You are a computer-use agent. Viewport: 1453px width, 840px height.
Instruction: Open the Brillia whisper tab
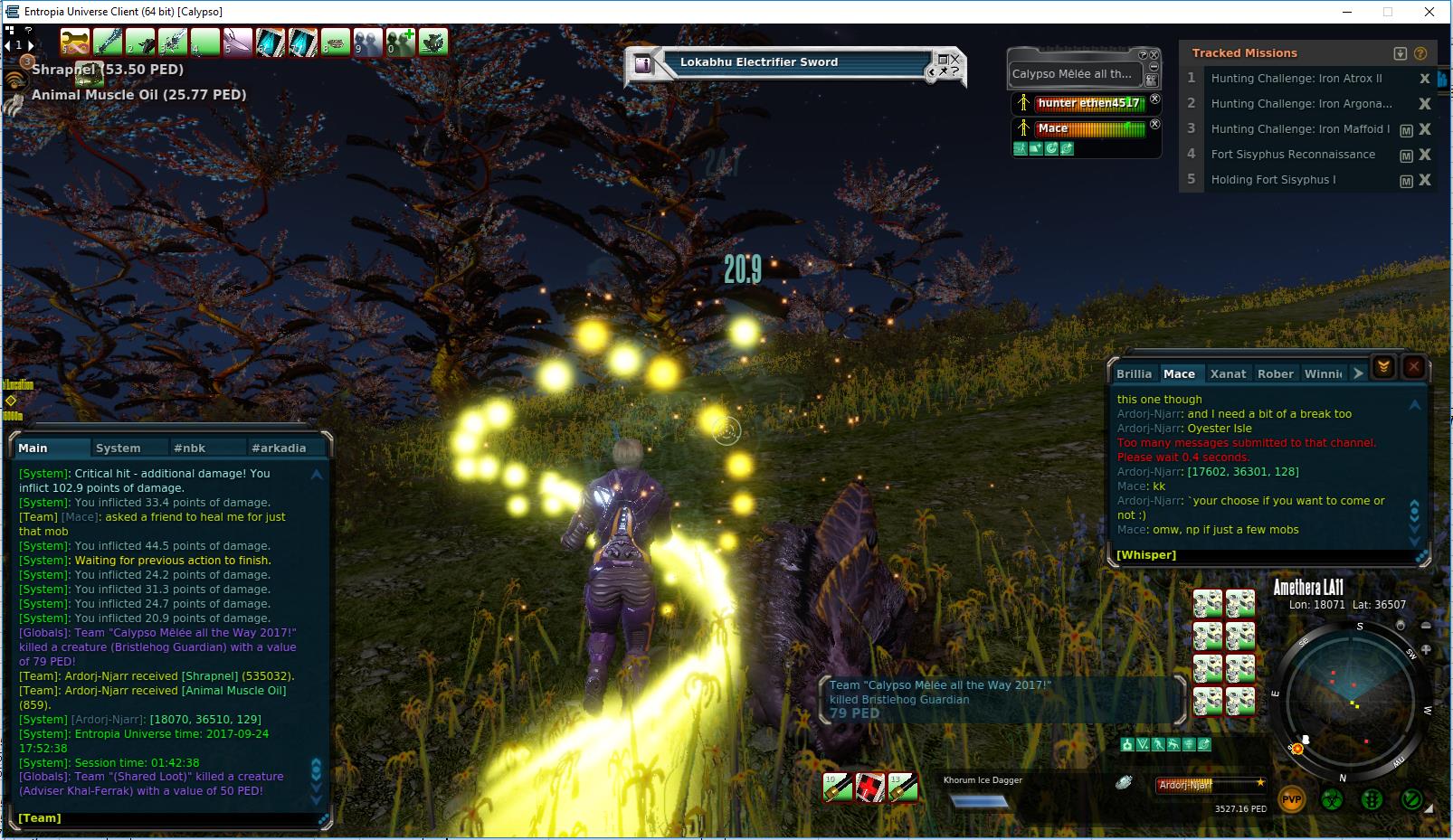tap(1134, 373)
